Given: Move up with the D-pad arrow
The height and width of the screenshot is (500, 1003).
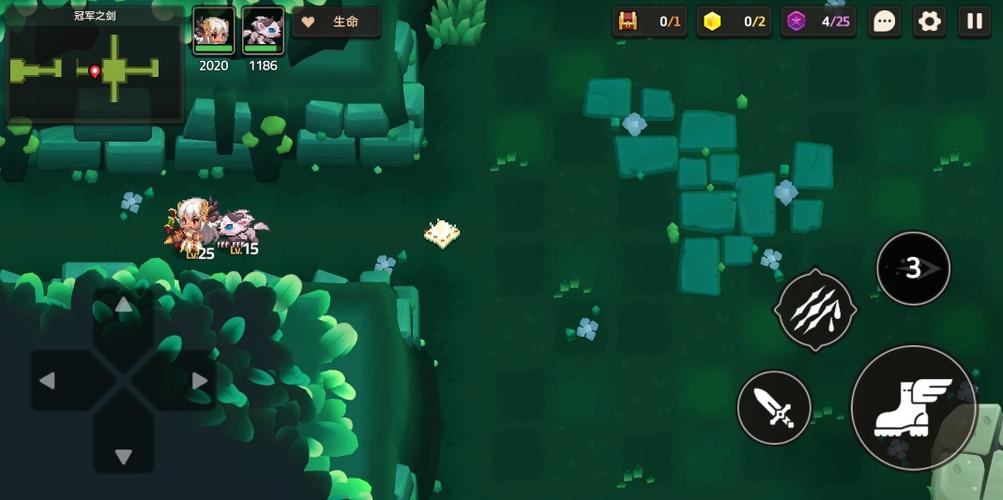Looking at the screenshot, I should point(123,305).
